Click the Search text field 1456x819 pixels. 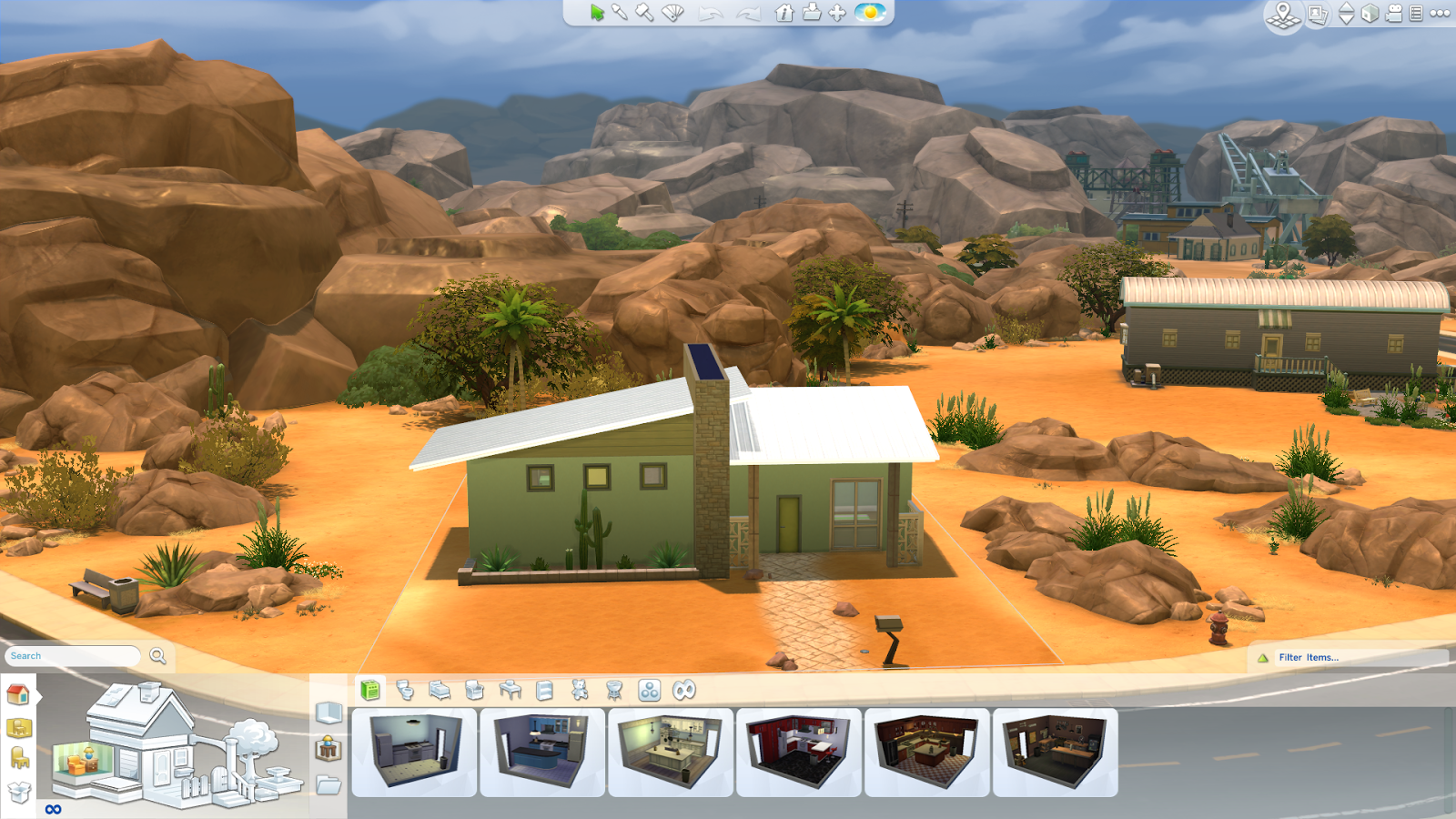coord(73,656)
